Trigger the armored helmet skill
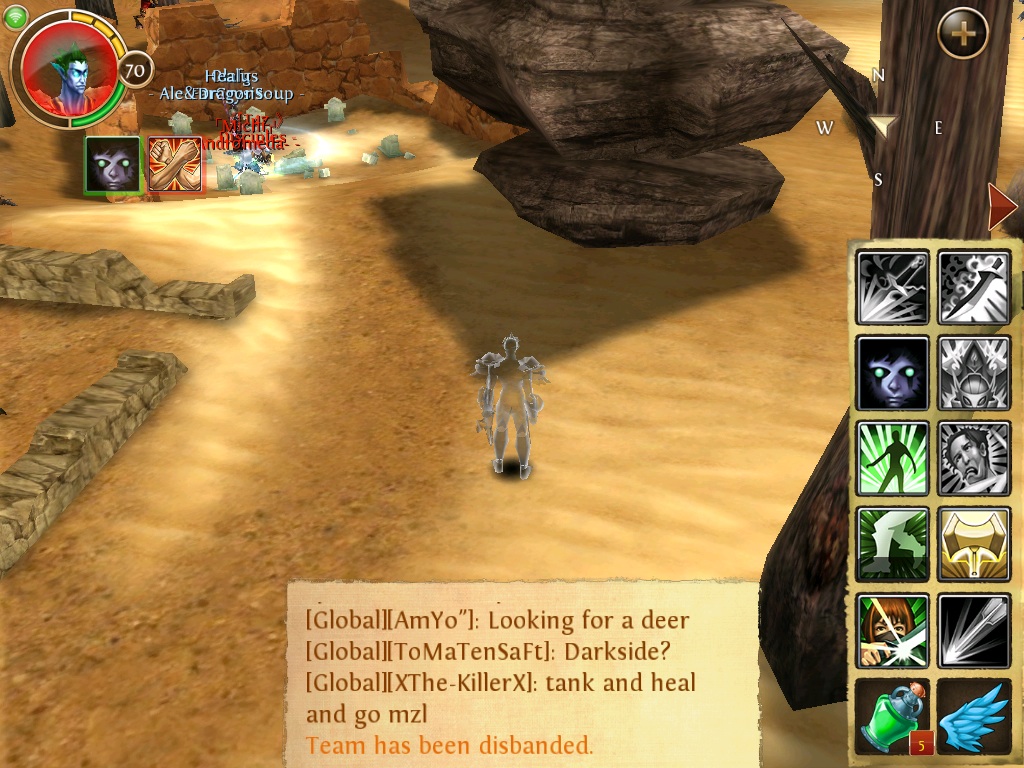Viewport: 1024px width, 768px height. [975, 373]
